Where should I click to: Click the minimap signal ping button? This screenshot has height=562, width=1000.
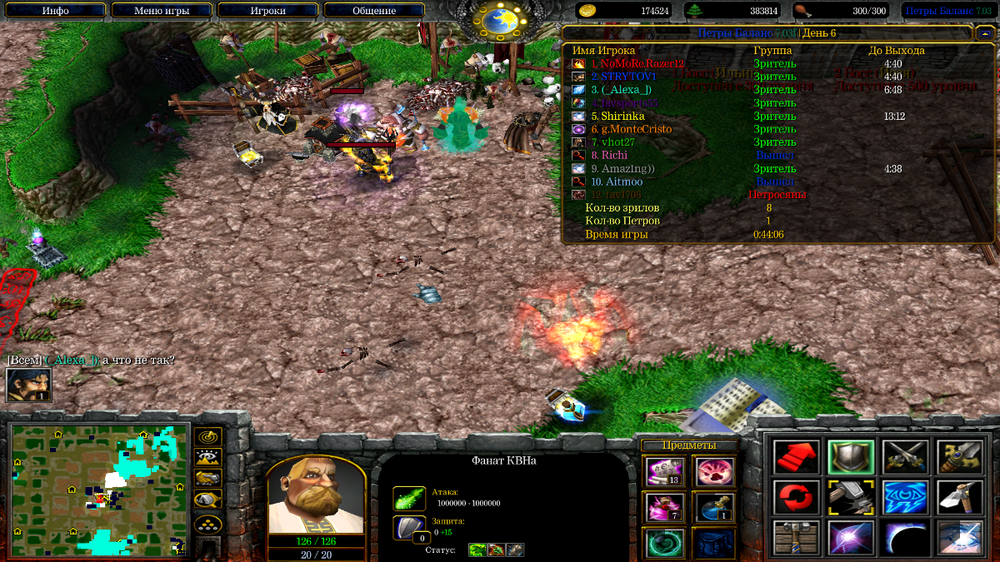point(208,438)
